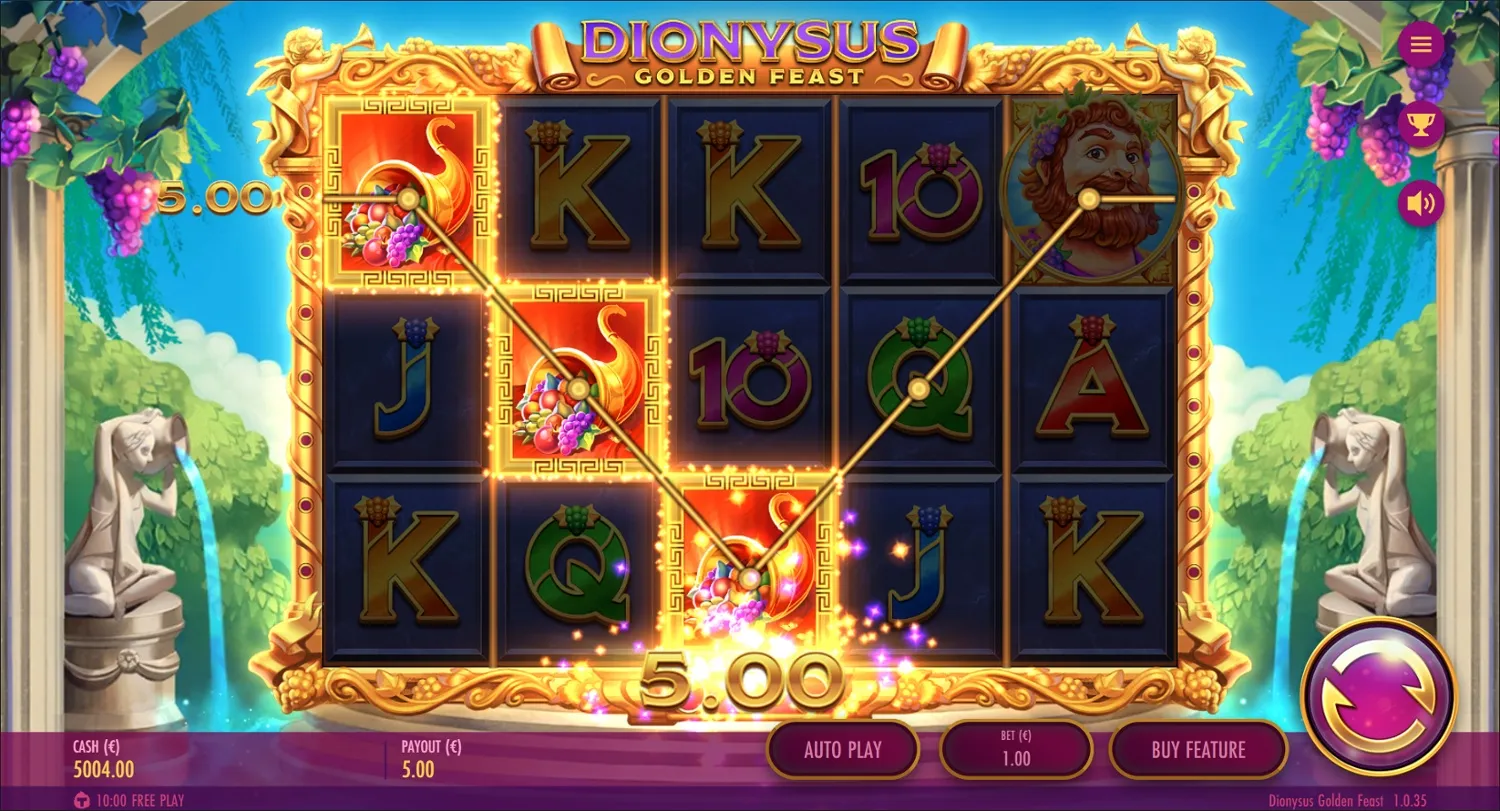Toggle the sound on or off
This screenshot has width=1500, height=811.
click(1421, 202)
